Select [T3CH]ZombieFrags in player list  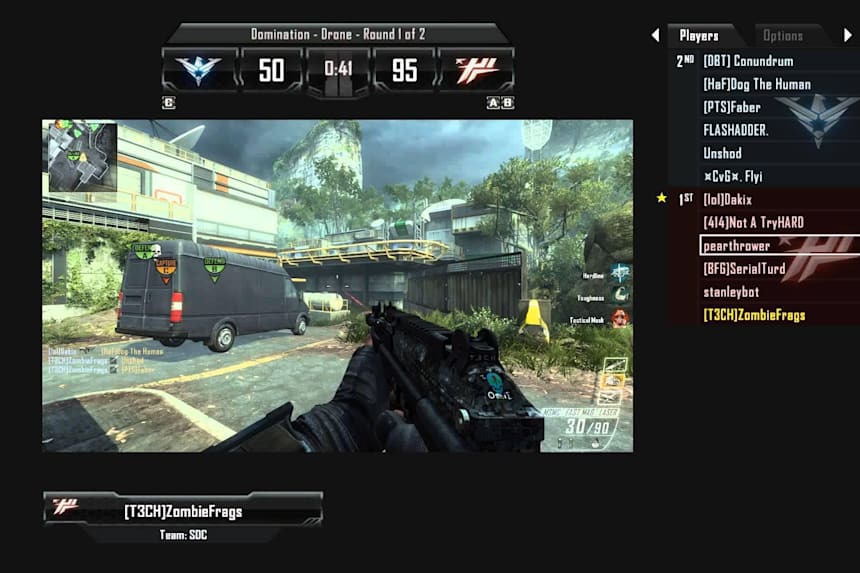point(754,315)
